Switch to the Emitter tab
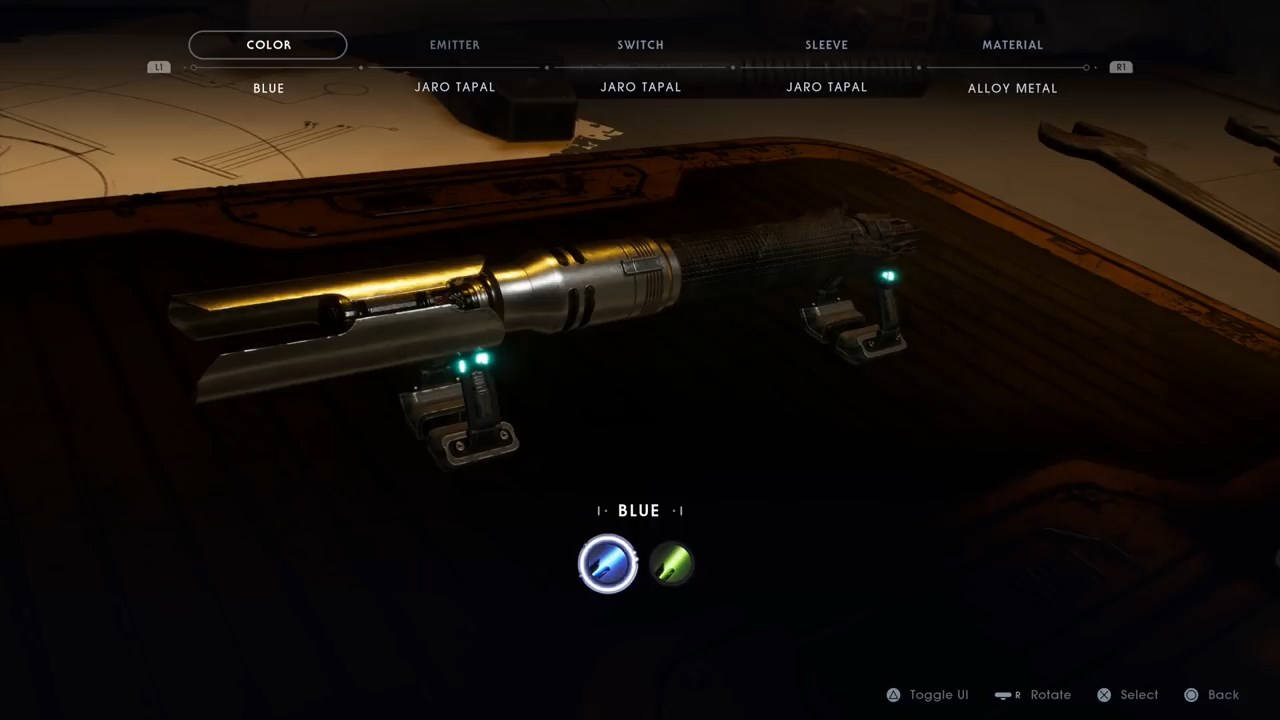The image size is (1280, 720). point(454,45)
